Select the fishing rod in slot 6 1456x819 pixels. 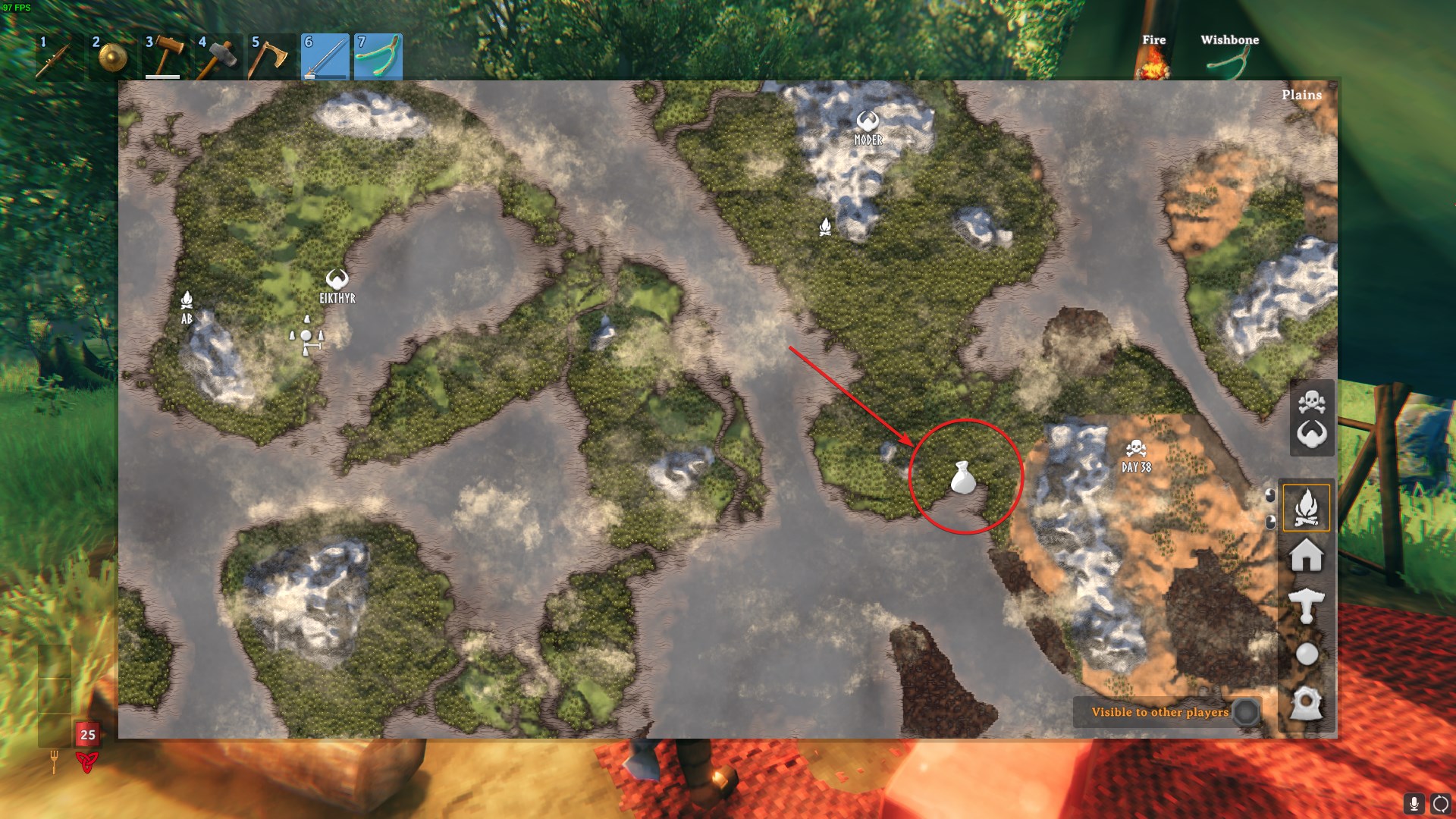(325, 57)
